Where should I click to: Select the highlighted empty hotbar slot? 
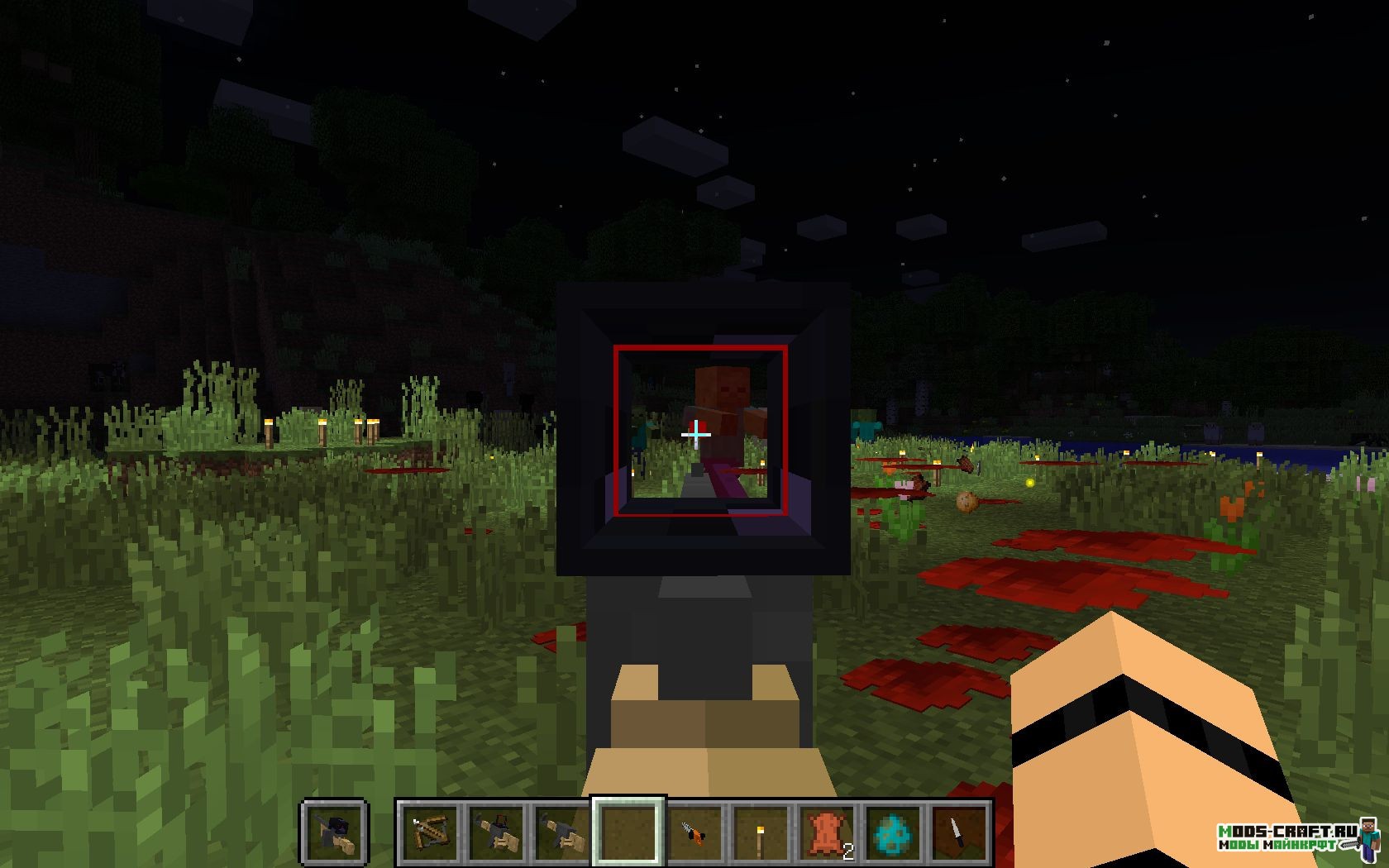[628, 831]
